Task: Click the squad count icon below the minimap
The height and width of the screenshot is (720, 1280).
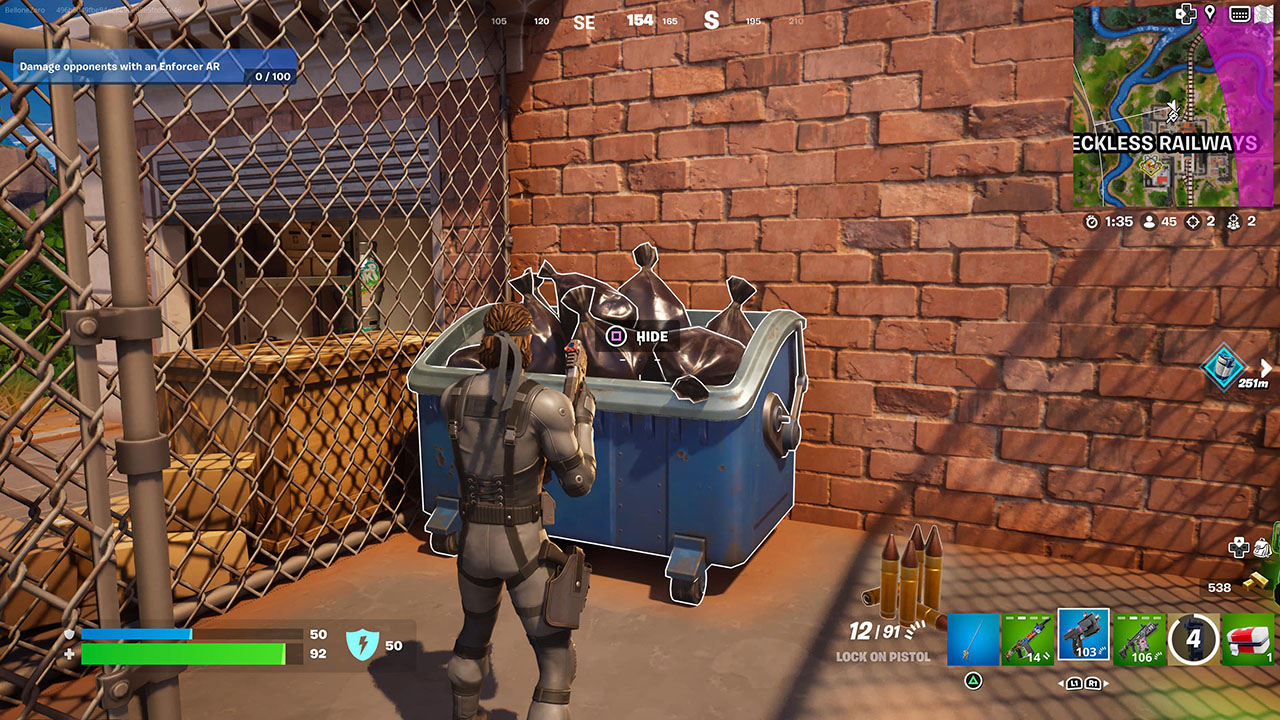Action: (x=1233, y=221)
